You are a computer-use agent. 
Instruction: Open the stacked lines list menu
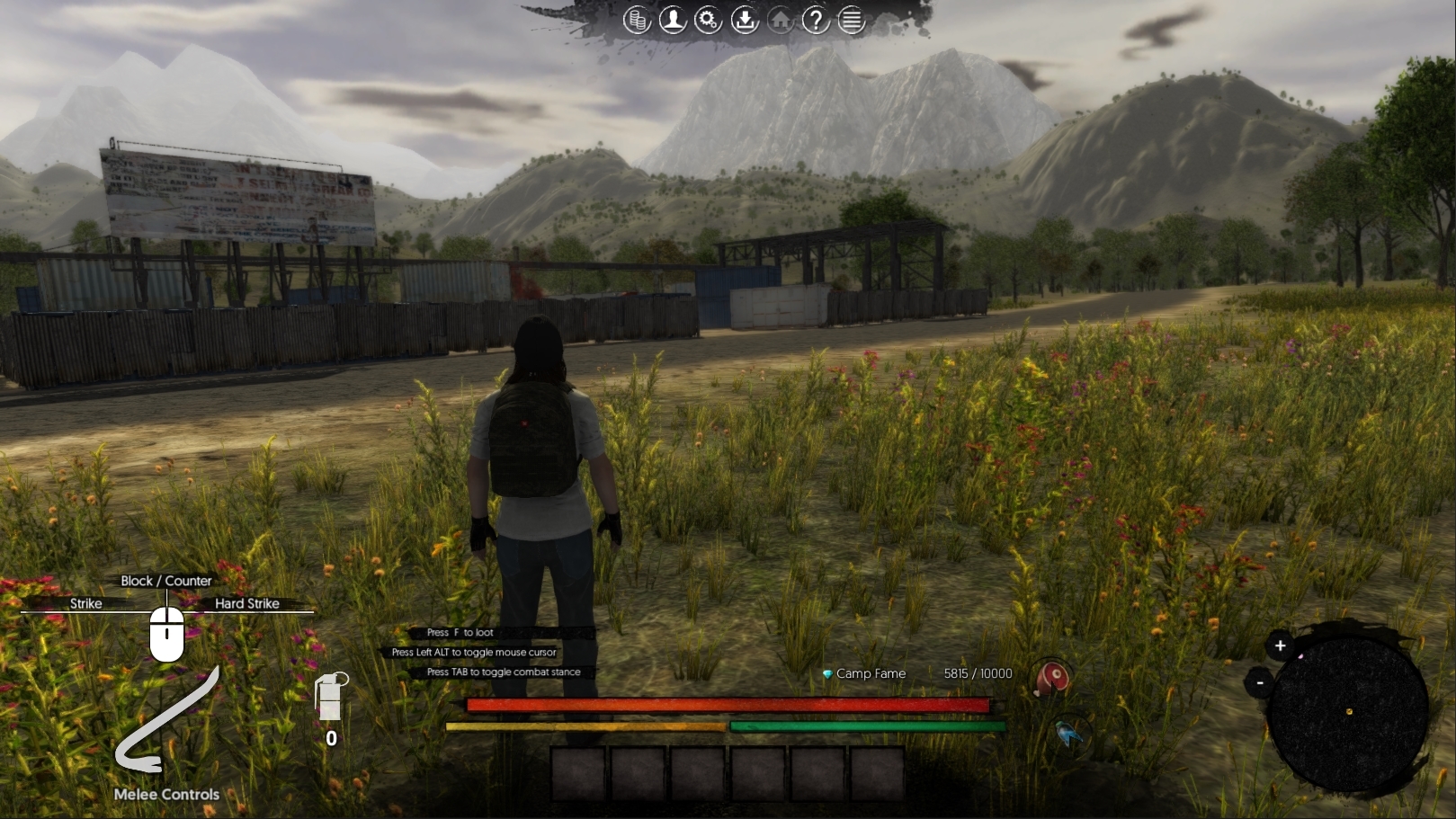(x=851, y=20)
